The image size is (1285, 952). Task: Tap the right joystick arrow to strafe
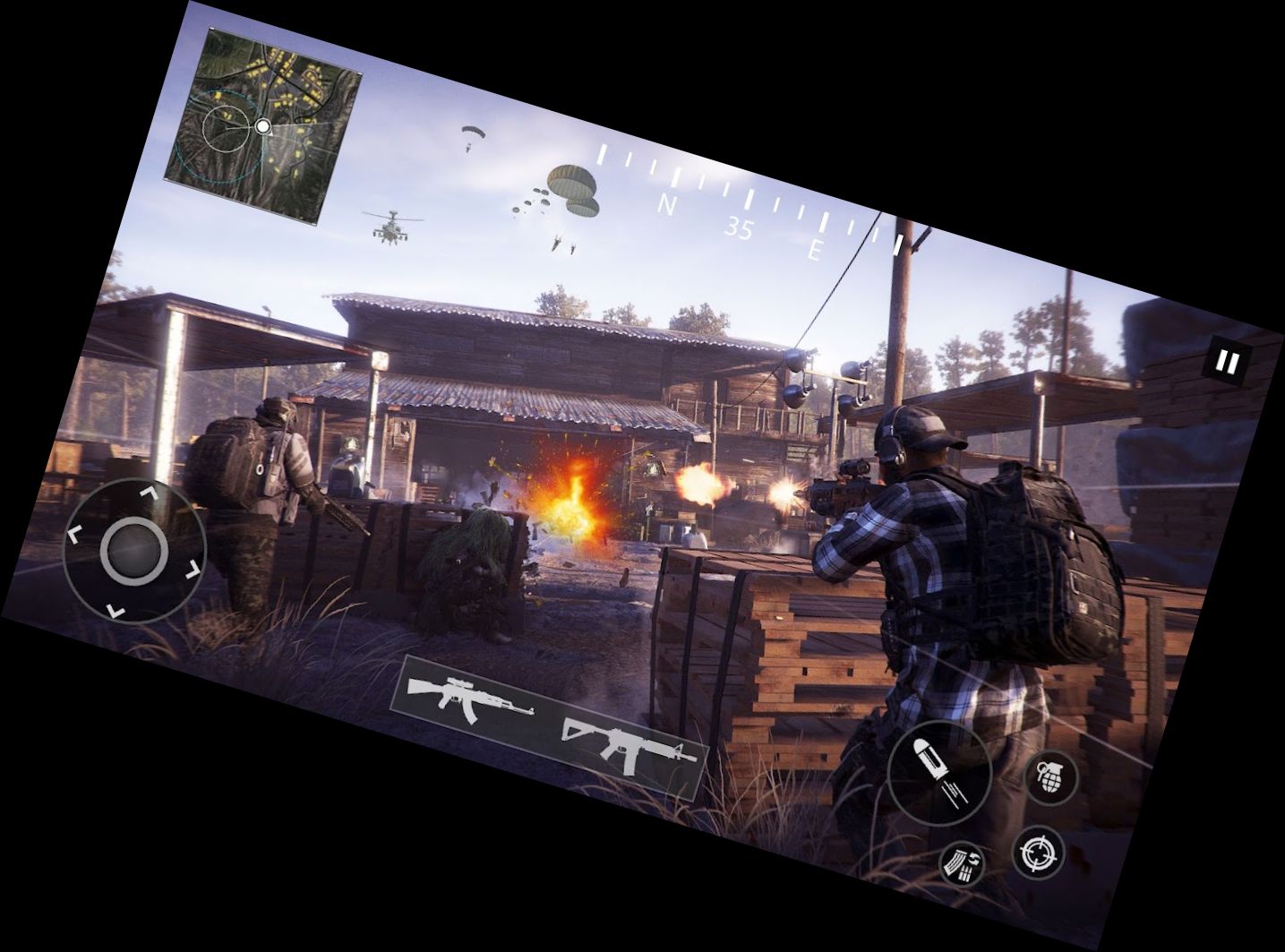tap(191, 567)
